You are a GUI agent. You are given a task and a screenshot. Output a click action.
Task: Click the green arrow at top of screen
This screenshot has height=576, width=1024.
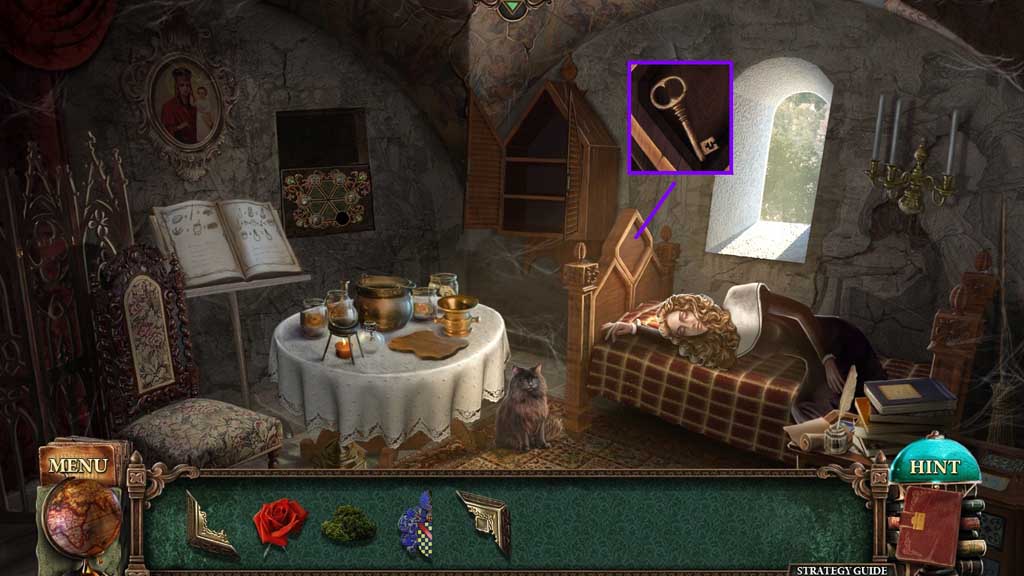tap(512, 6)
